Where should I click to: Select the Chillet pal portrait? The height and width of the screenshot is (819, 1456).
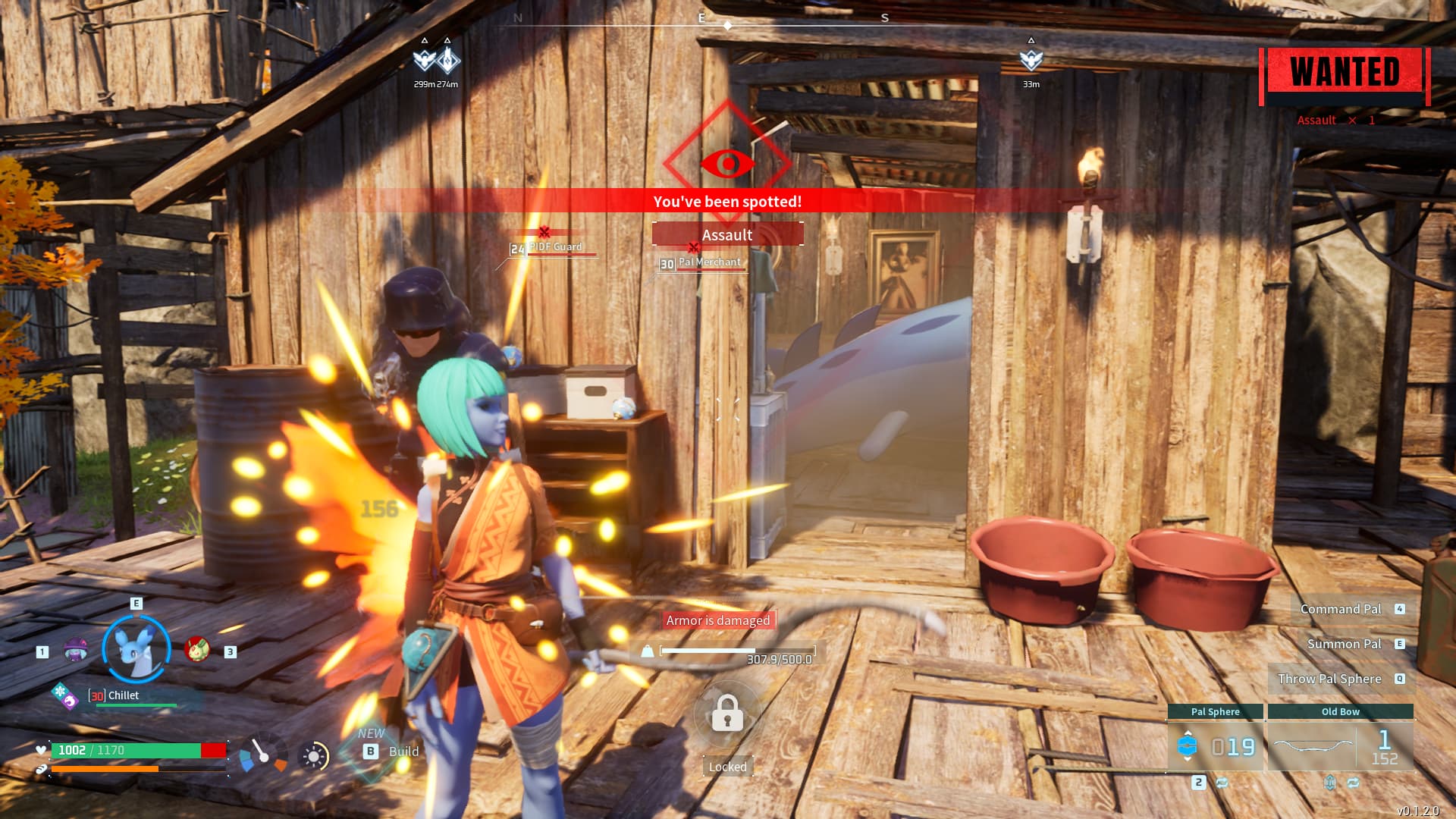point(136,649)
